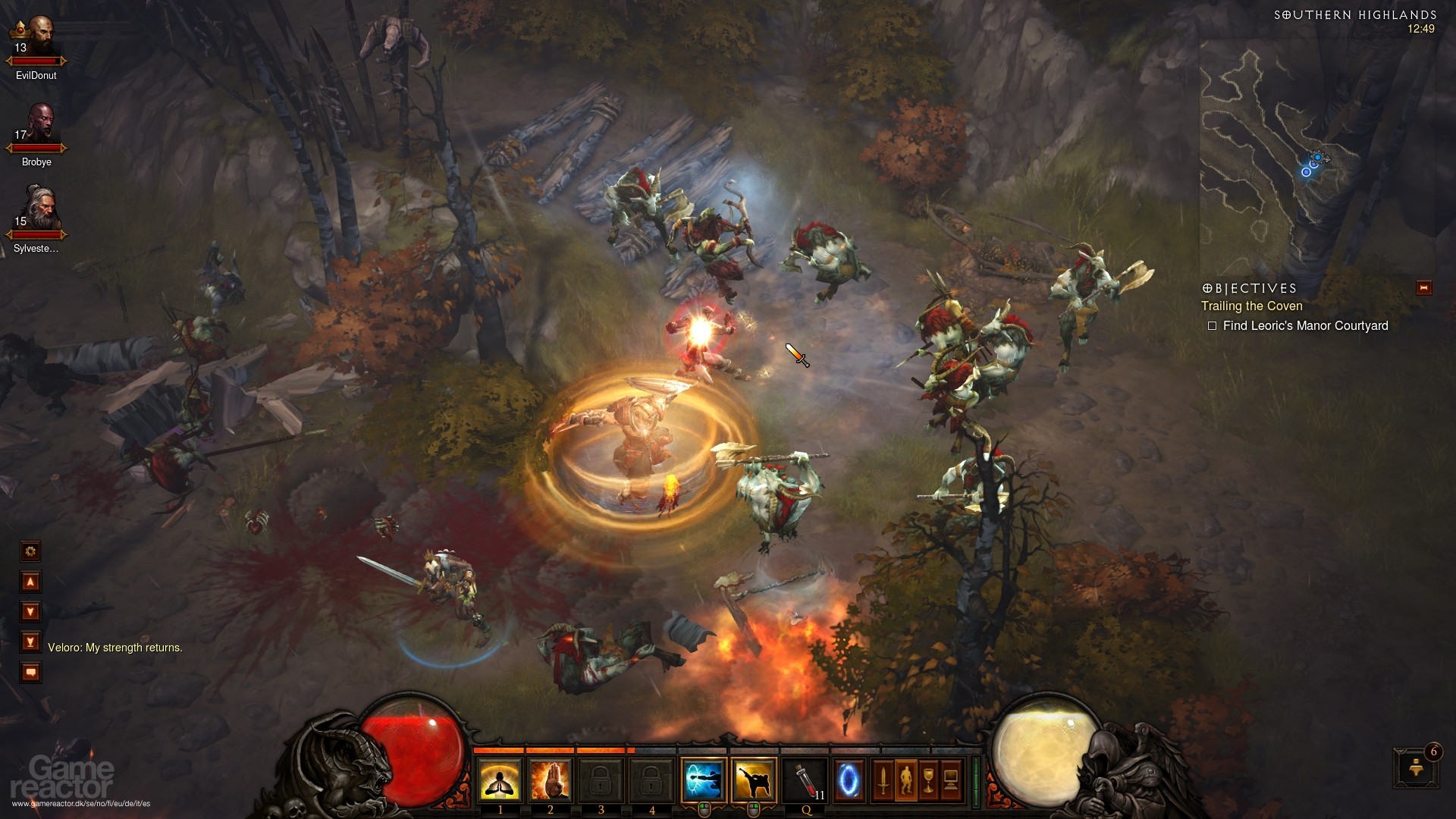
Task: Expand the menu bar via up arrow
Action: pyautogui.click(x=30, y=581)
